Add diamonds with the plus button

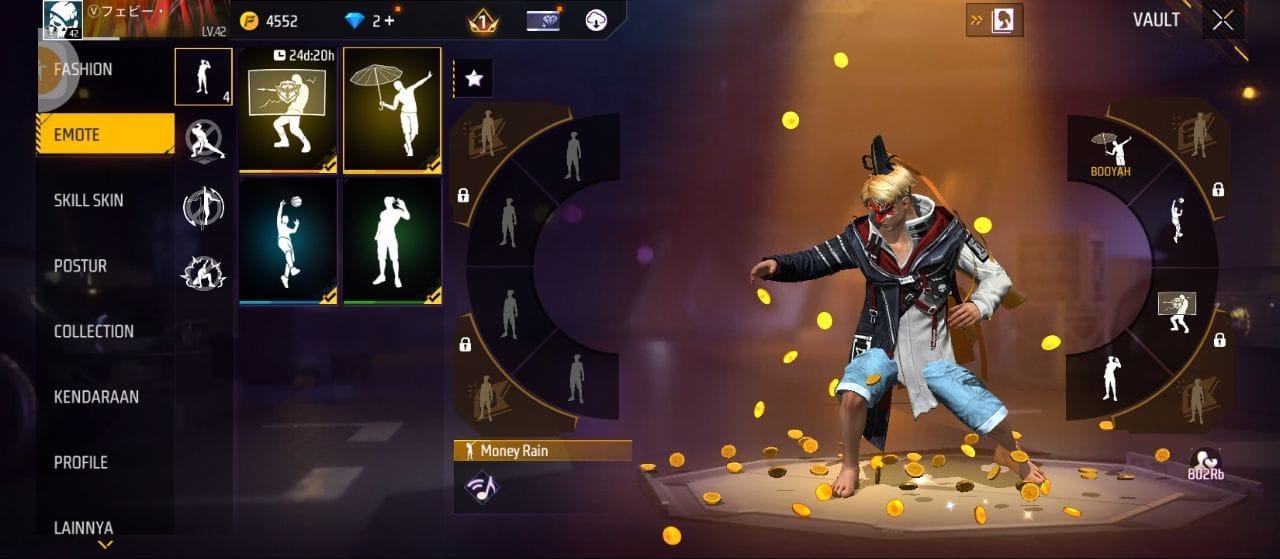388,20
